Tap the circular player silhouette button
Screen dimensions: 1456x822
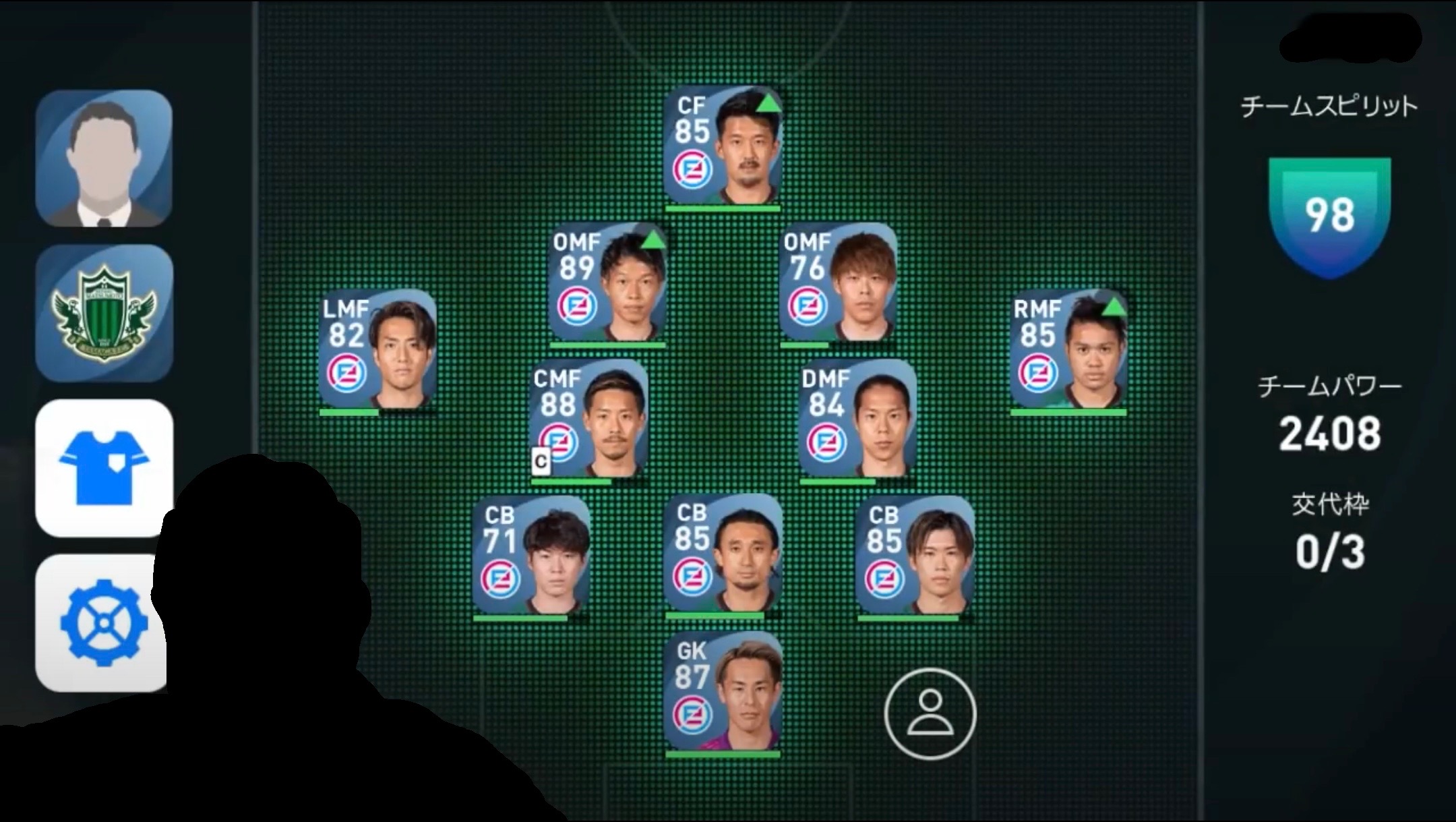930,713
